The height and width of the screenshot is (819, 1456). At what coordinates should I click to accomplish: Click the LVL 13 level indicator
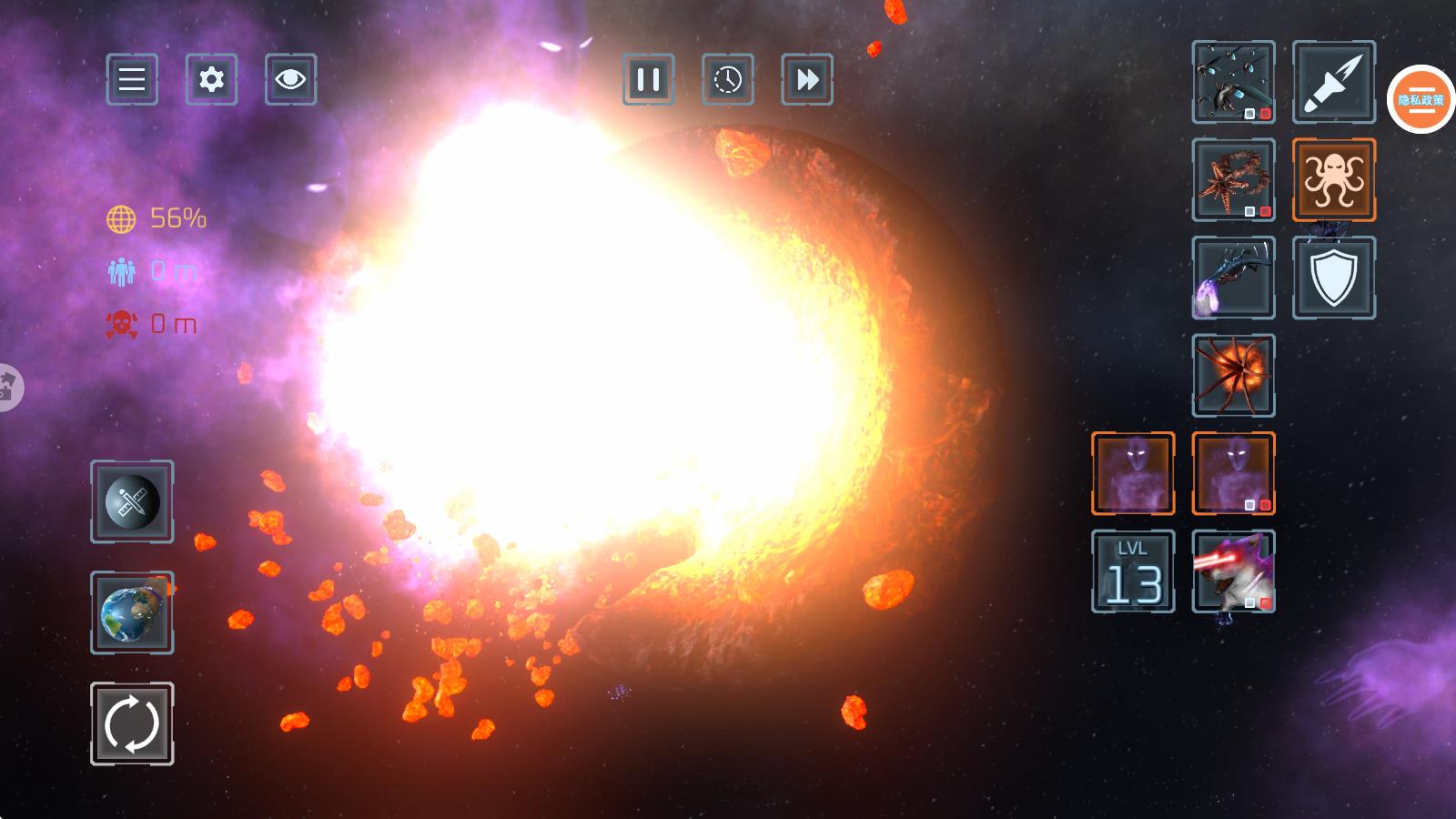tap(1133, 571)
